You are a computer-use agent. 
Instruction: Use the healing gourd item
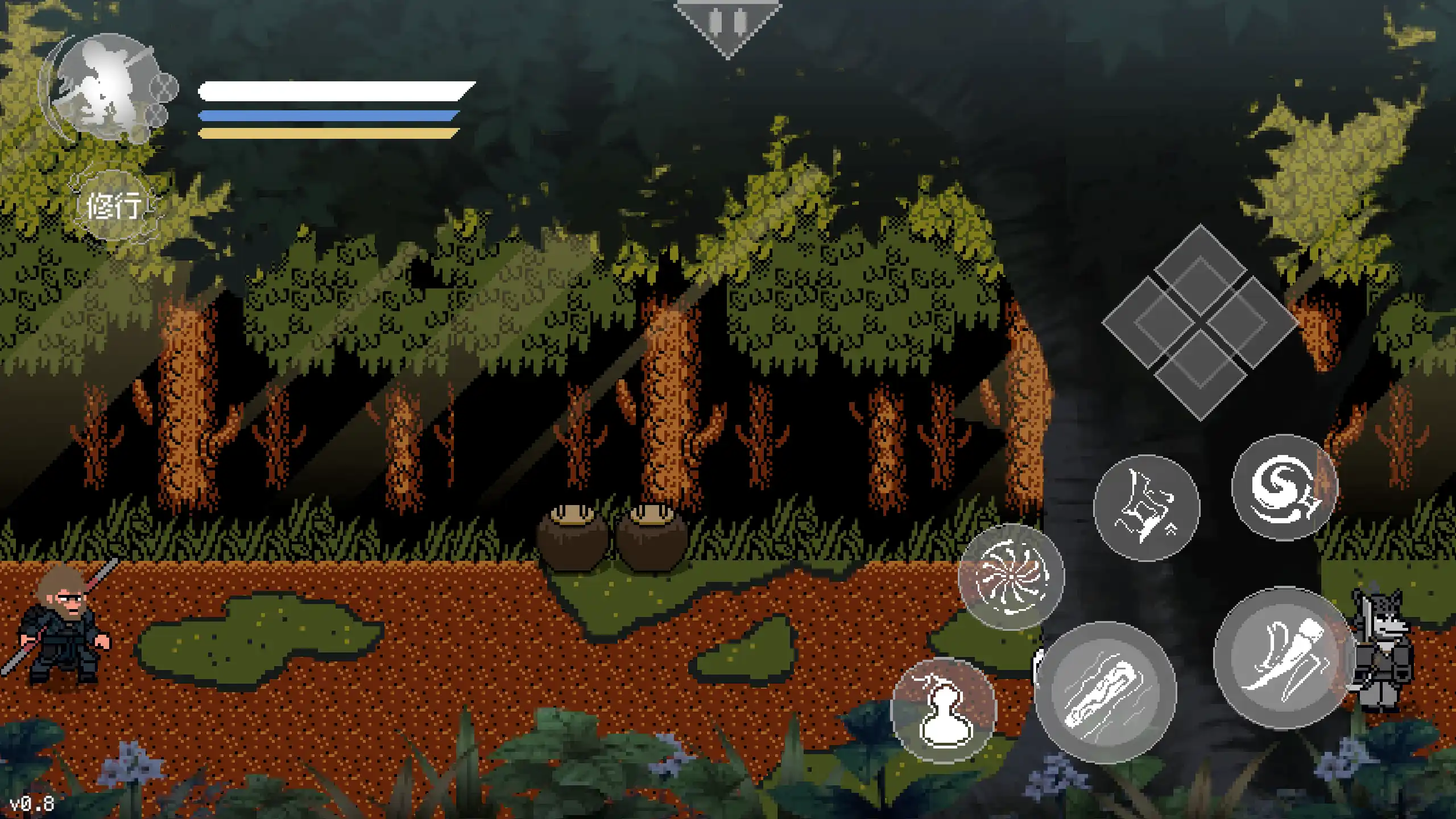coord(944,711)
